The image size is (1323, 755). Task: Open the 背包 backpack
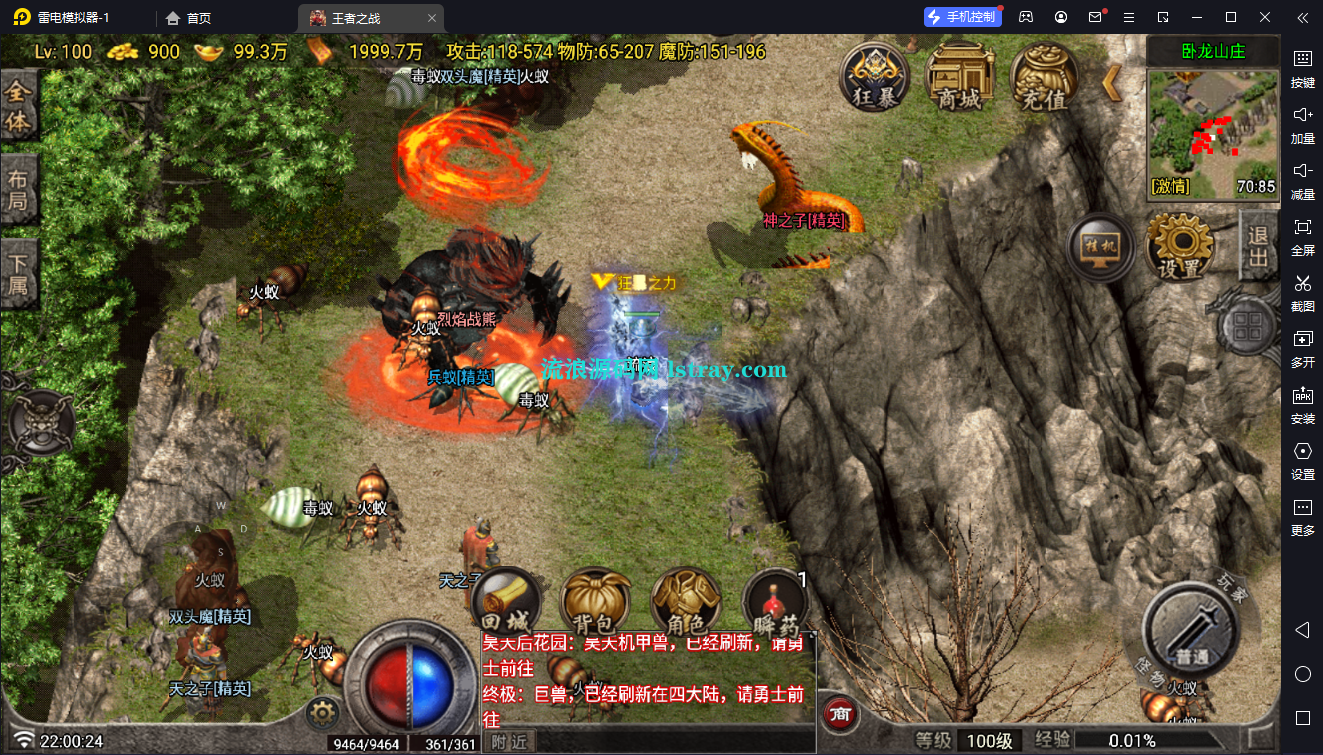[x=595, y=605]
